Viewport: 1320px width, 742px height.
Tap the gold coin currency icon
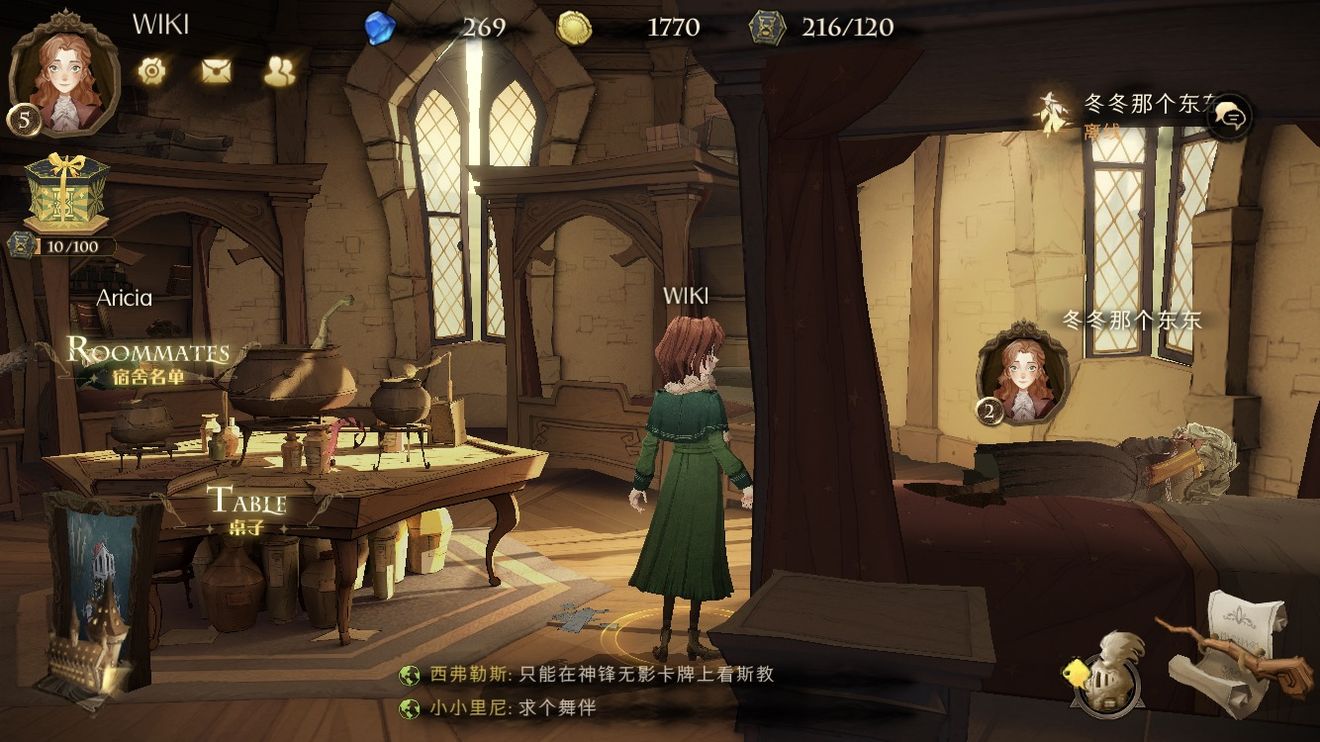(574, 27)
